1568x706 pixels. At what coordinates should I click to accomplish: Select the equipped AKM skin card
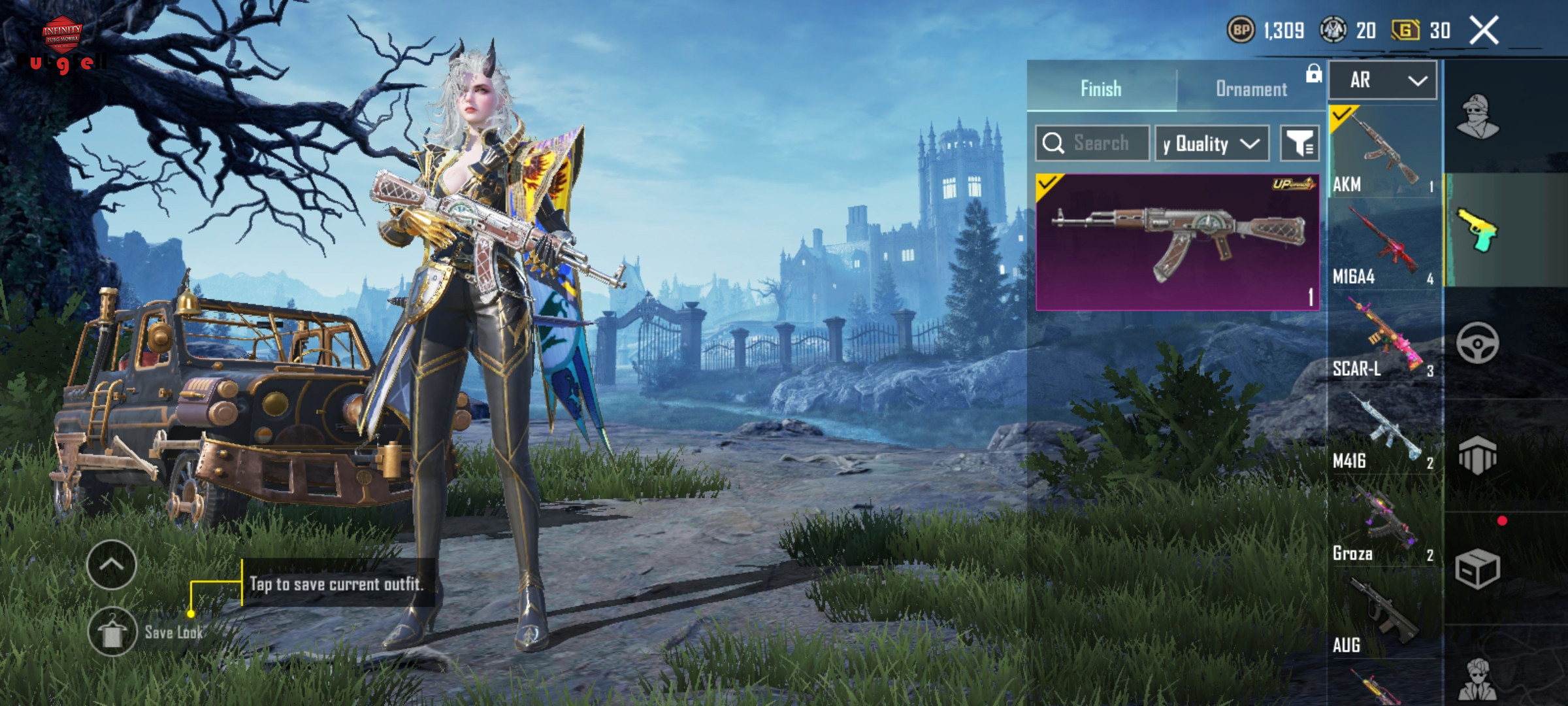[x=1177, y=242]
